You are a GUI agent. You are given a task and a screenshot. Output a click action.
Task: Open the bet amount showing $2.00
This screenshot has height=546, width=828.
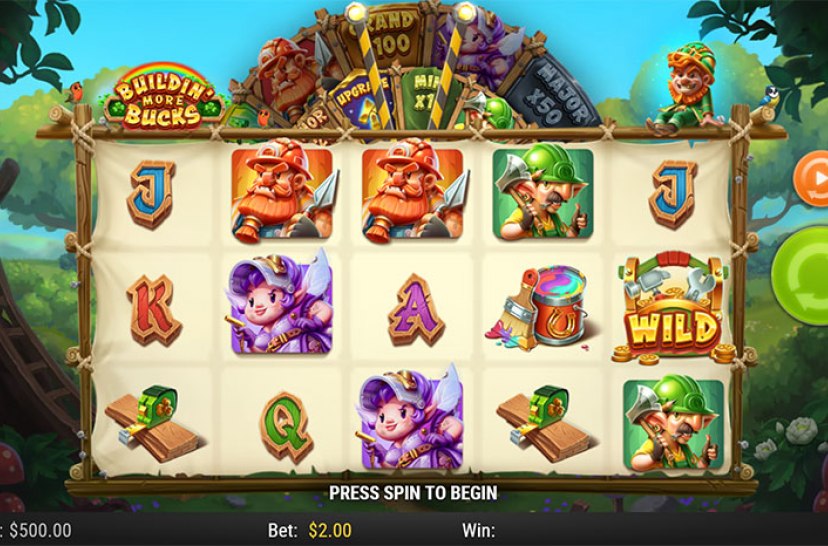[x=328, y=530]
